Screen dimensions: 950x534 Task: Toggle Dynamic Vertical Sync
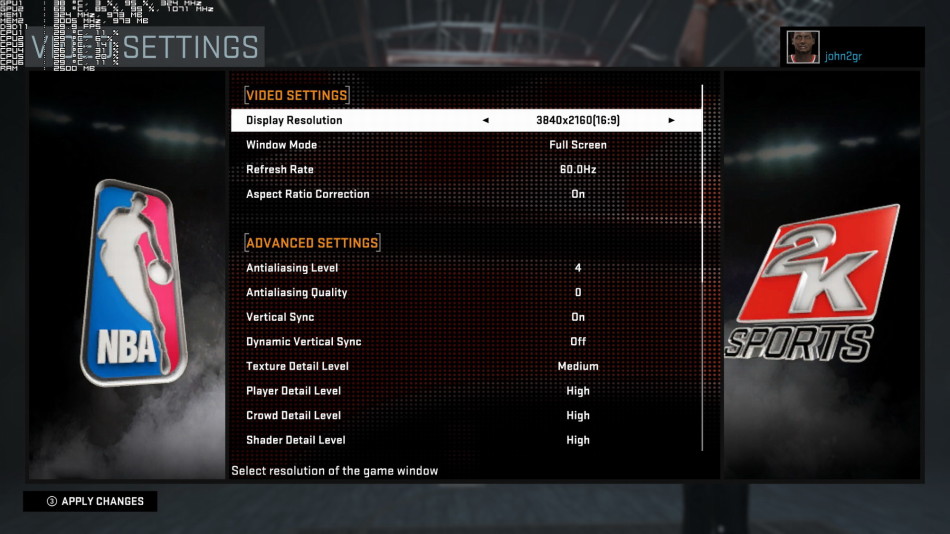pos(466,342)
